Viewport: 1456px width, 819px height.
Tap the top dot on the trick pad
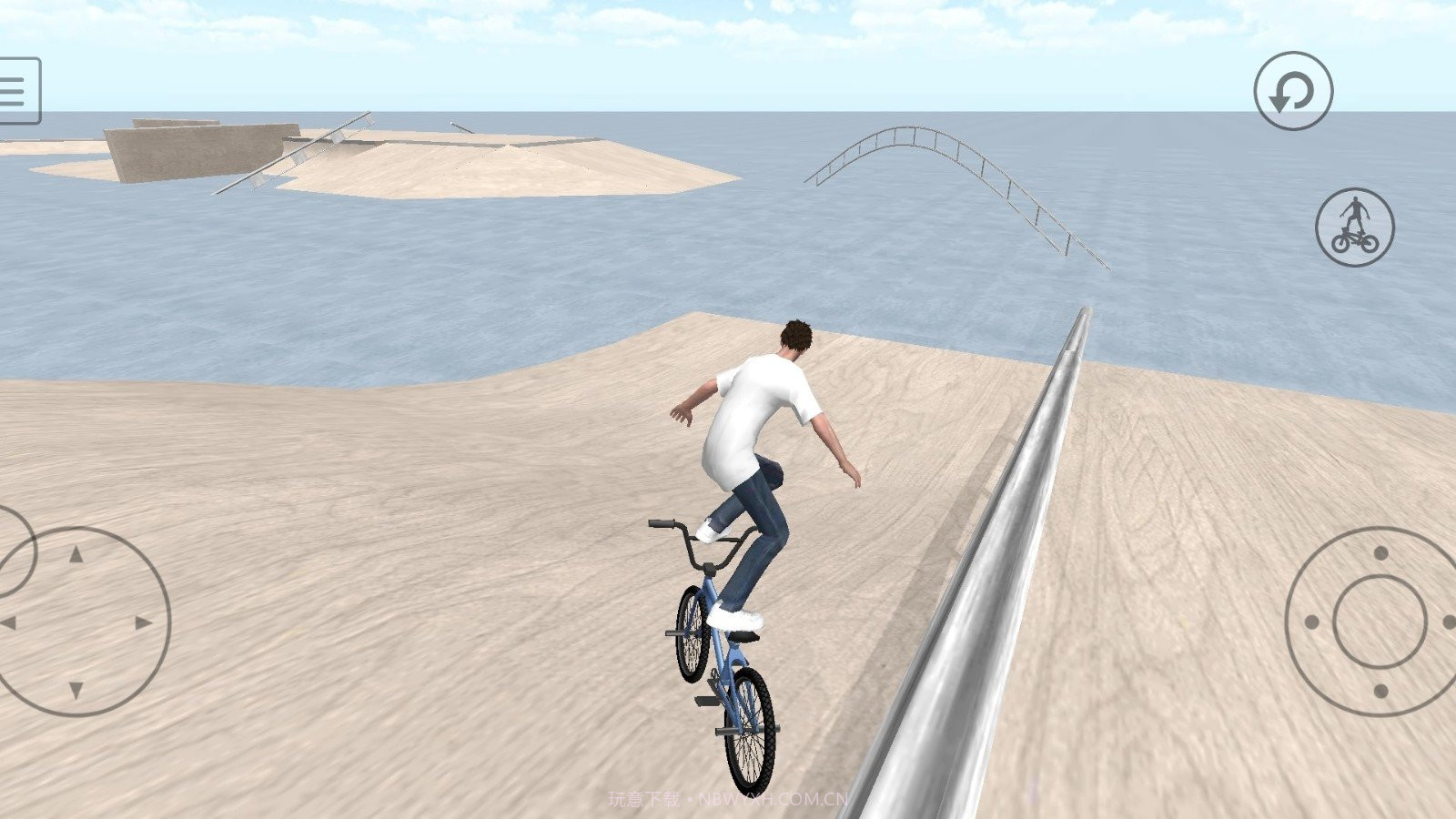click(1380, 552)
